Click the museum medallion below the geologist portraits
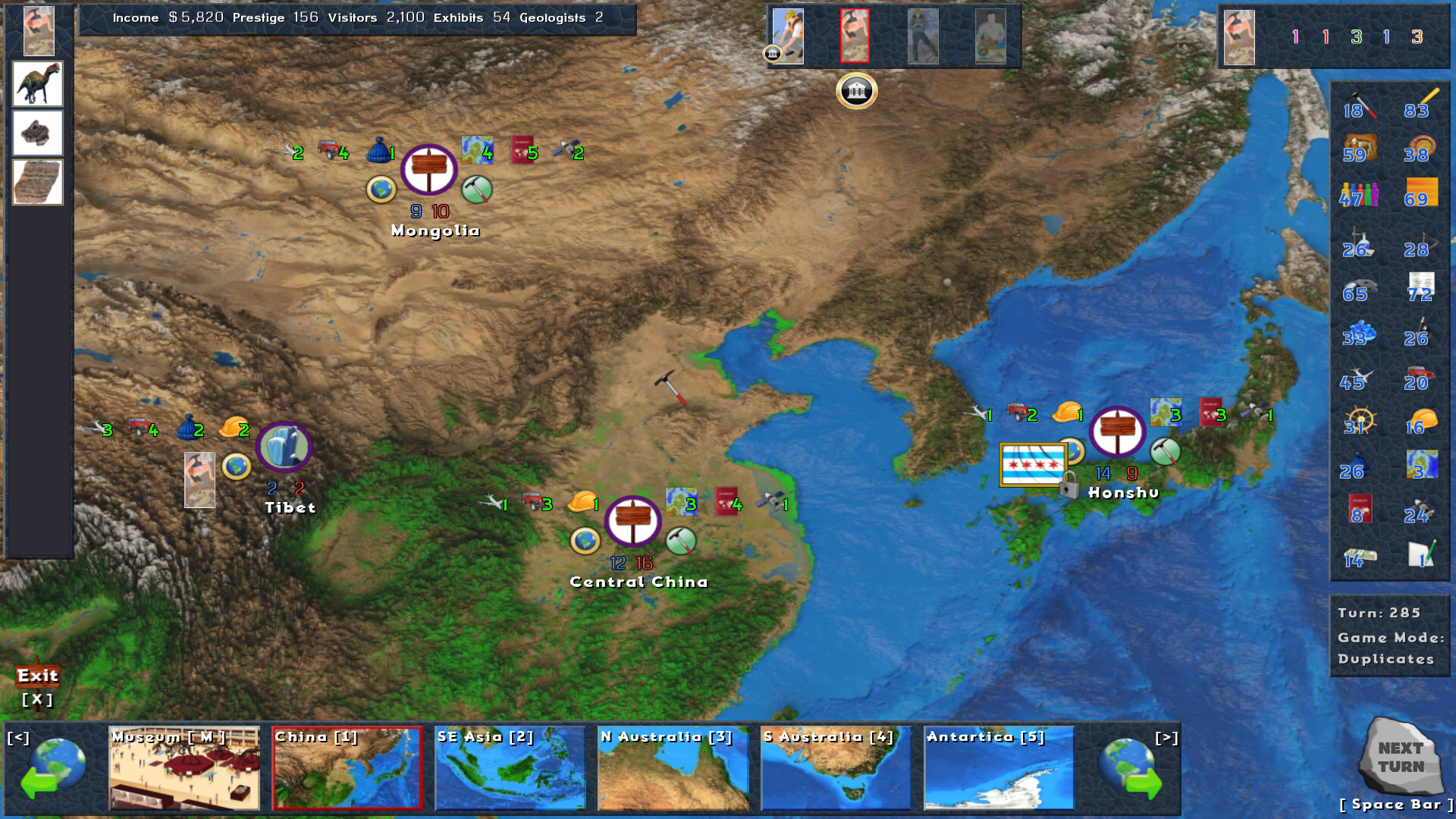This screenshot has height=819, width=1456. tap(856, 90)
